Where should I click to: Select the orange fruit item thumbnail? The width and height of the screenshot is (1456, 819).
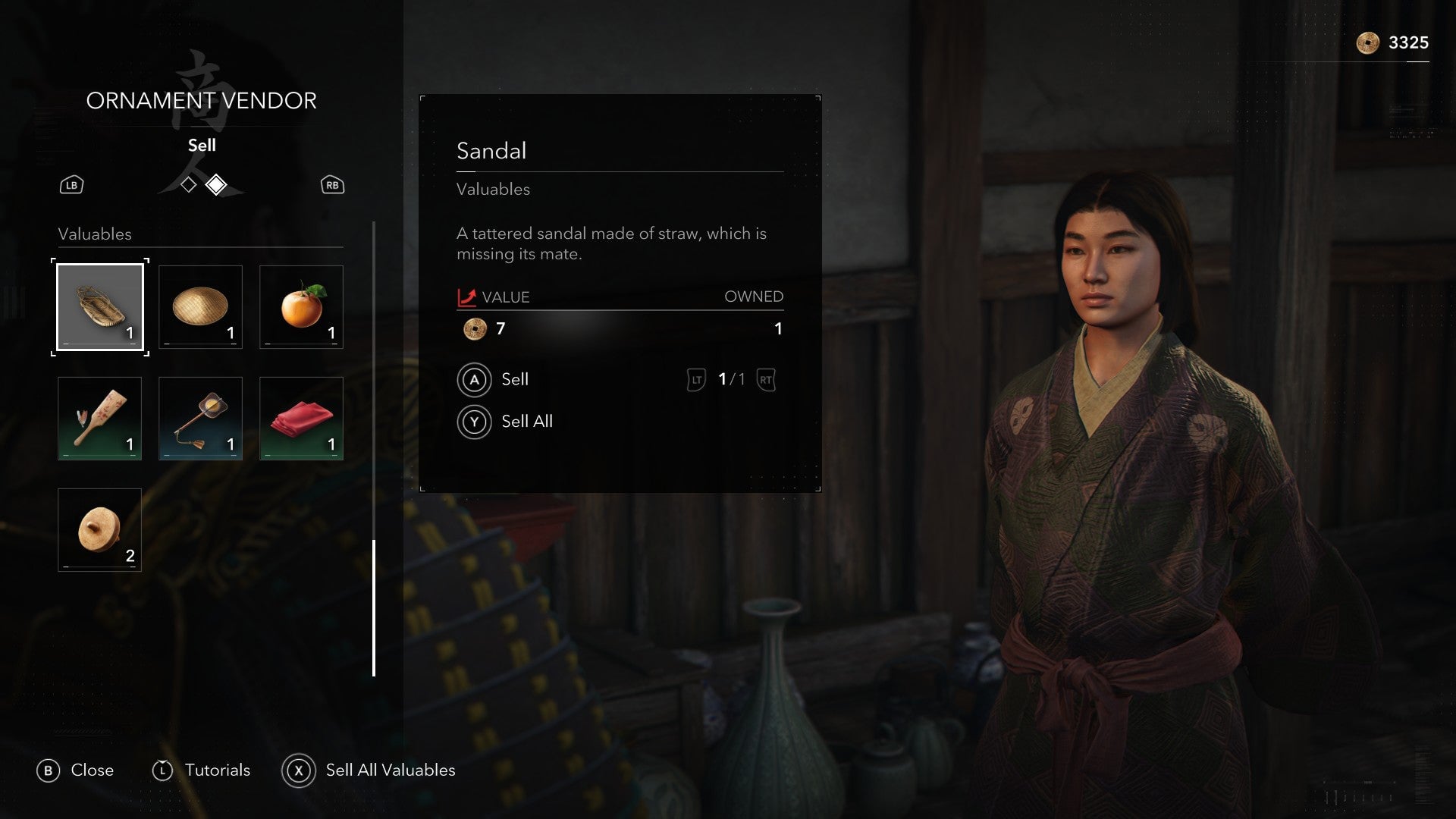pos(300,306)
